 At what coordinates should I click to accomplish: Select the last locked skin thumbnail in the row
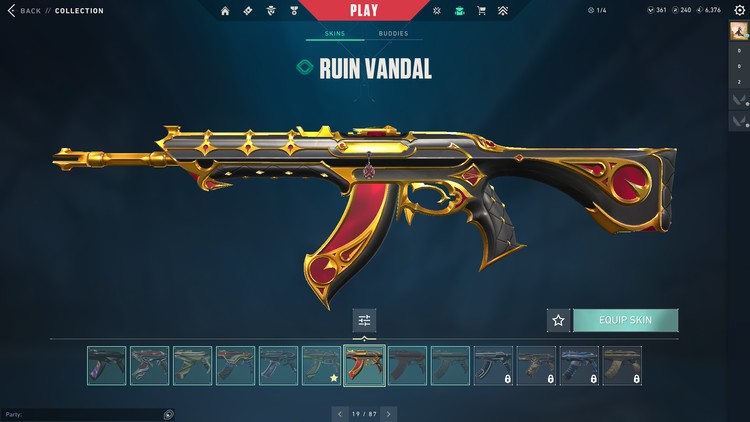point(622,366)
